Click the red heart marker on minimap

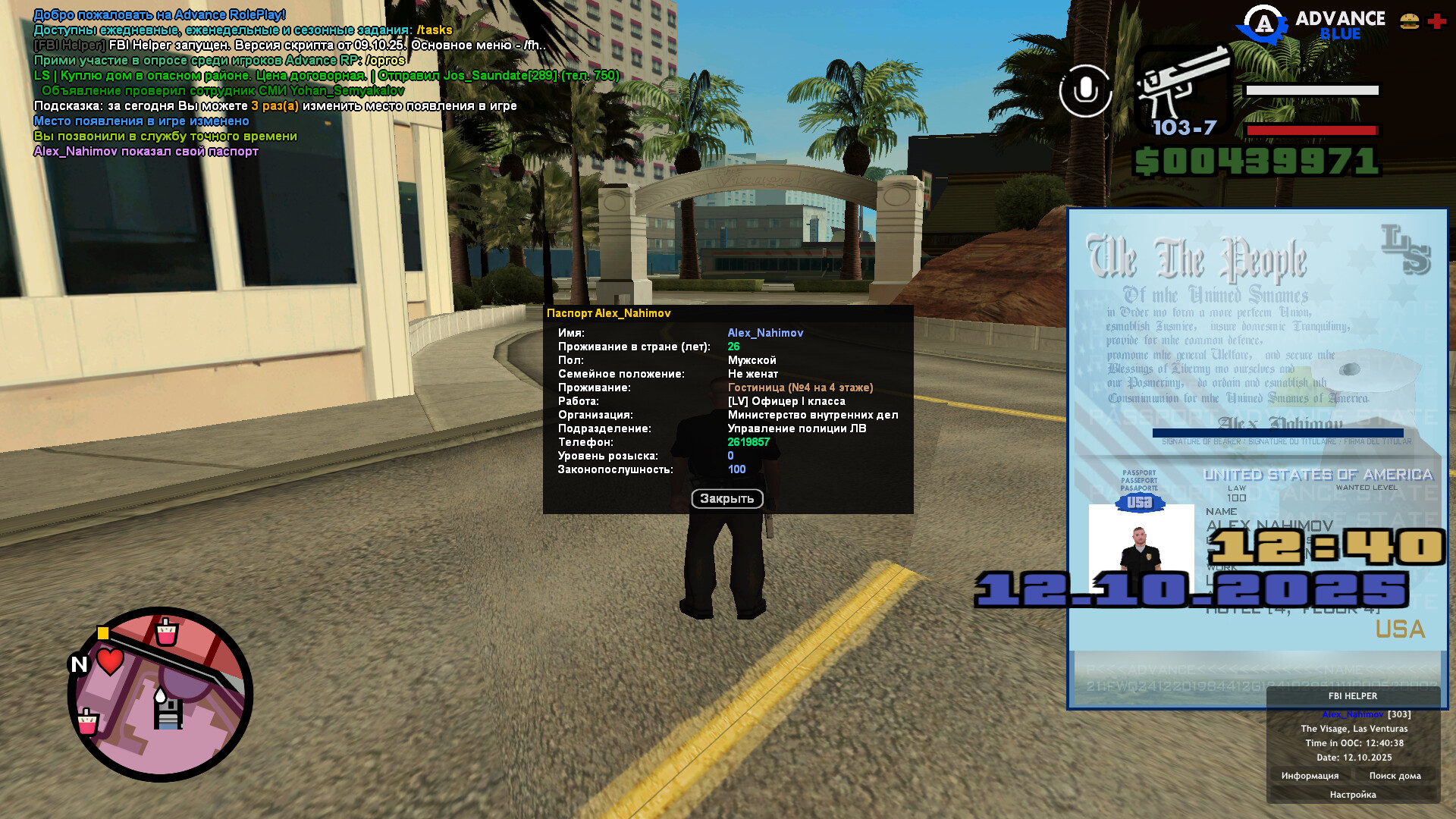111,661
